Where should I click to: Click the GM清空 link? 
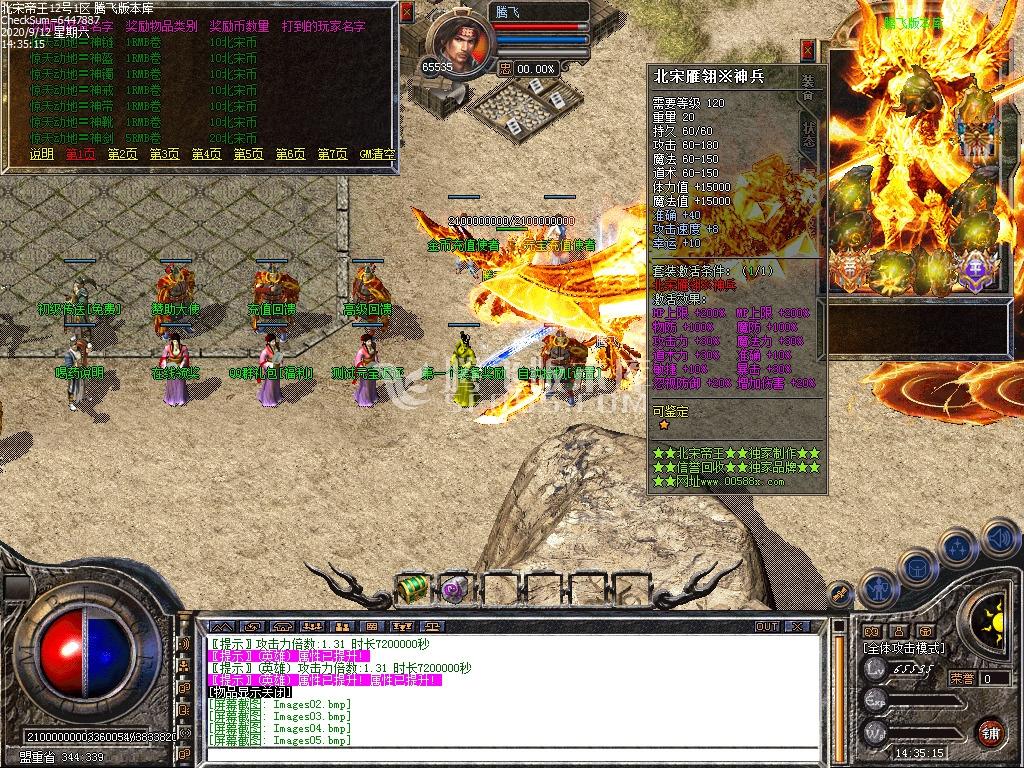[377, 154]
